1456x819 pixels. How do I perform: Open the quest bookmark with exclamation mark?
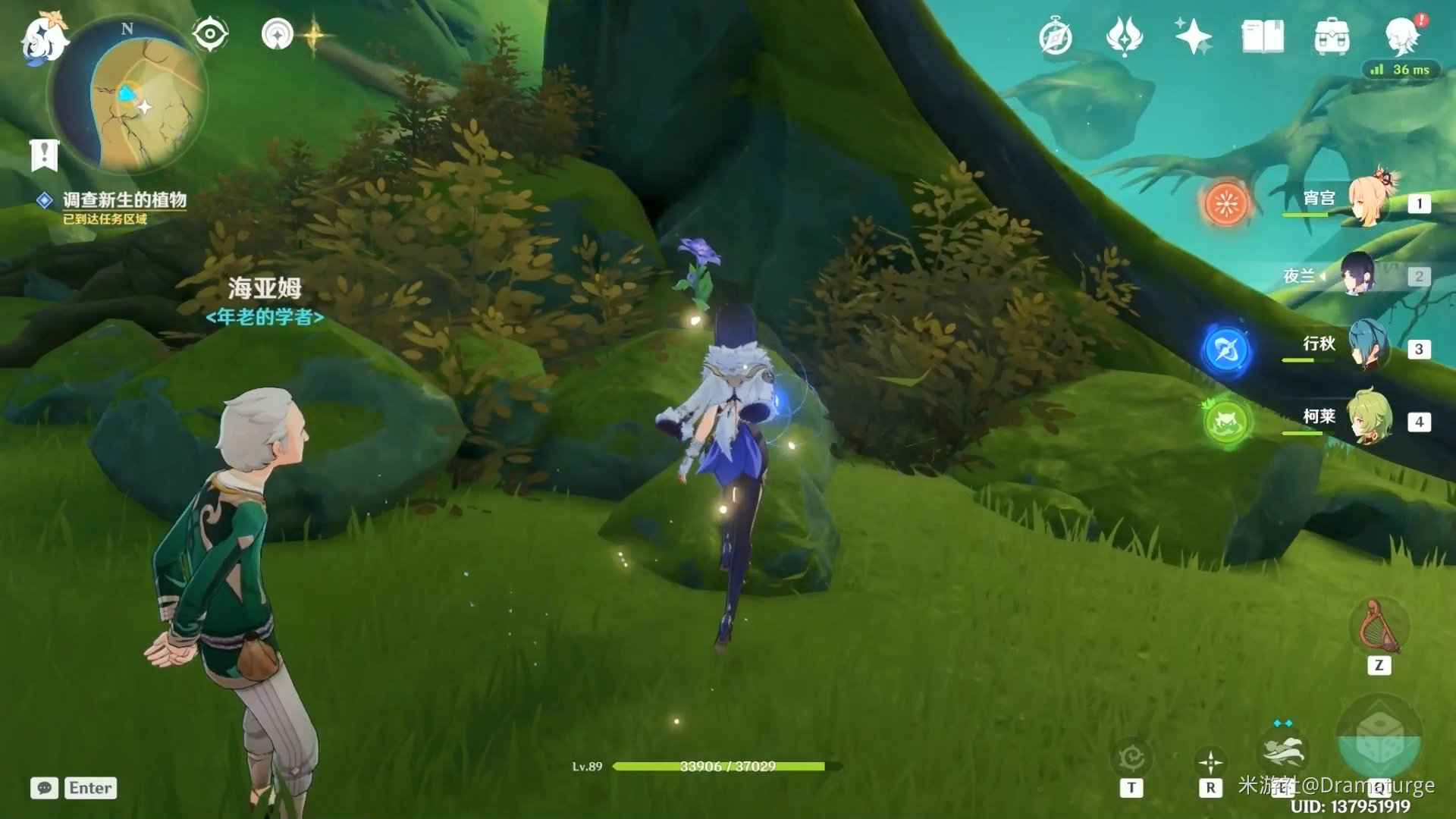pyautogui.click(x=44, y=155)
